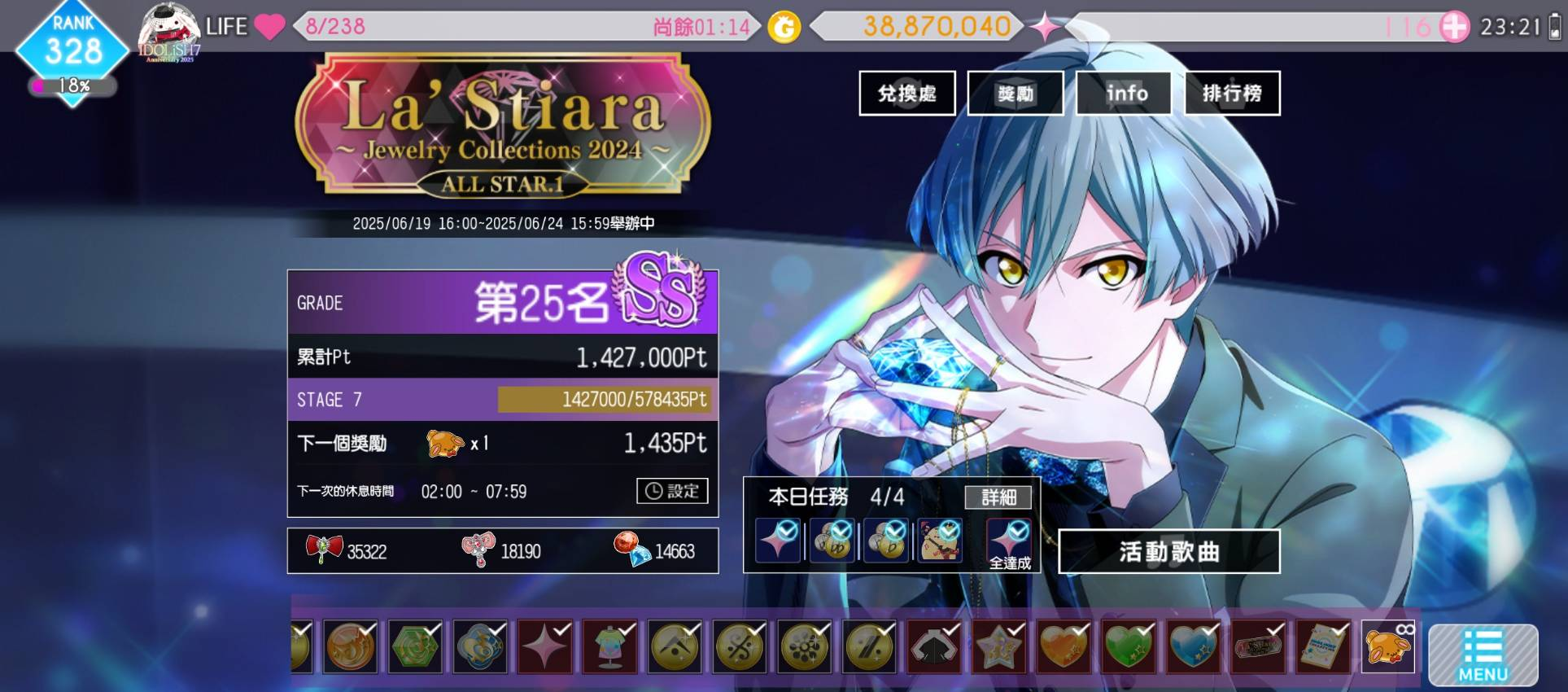Open the rest time 設定 button
1568x692 pixels.
[x=672, y=491]
